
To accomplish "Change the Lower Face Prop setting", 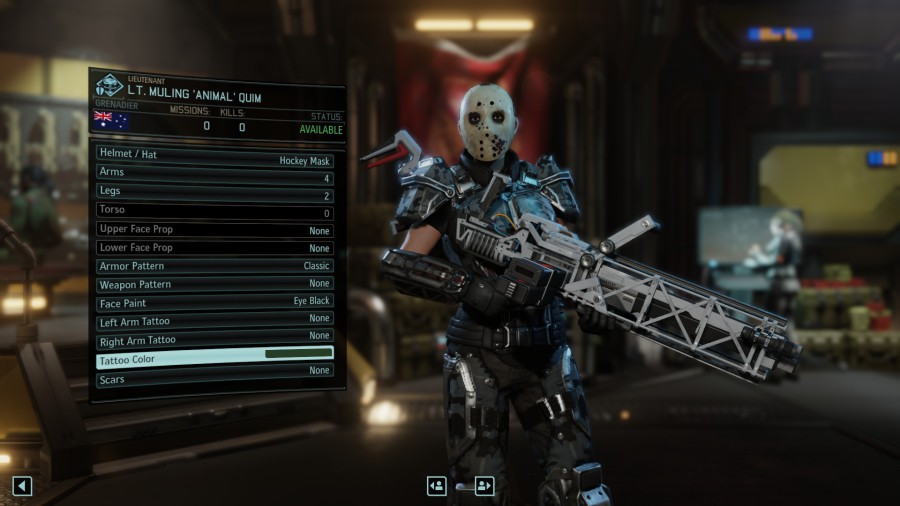I will tap(214, 247).
